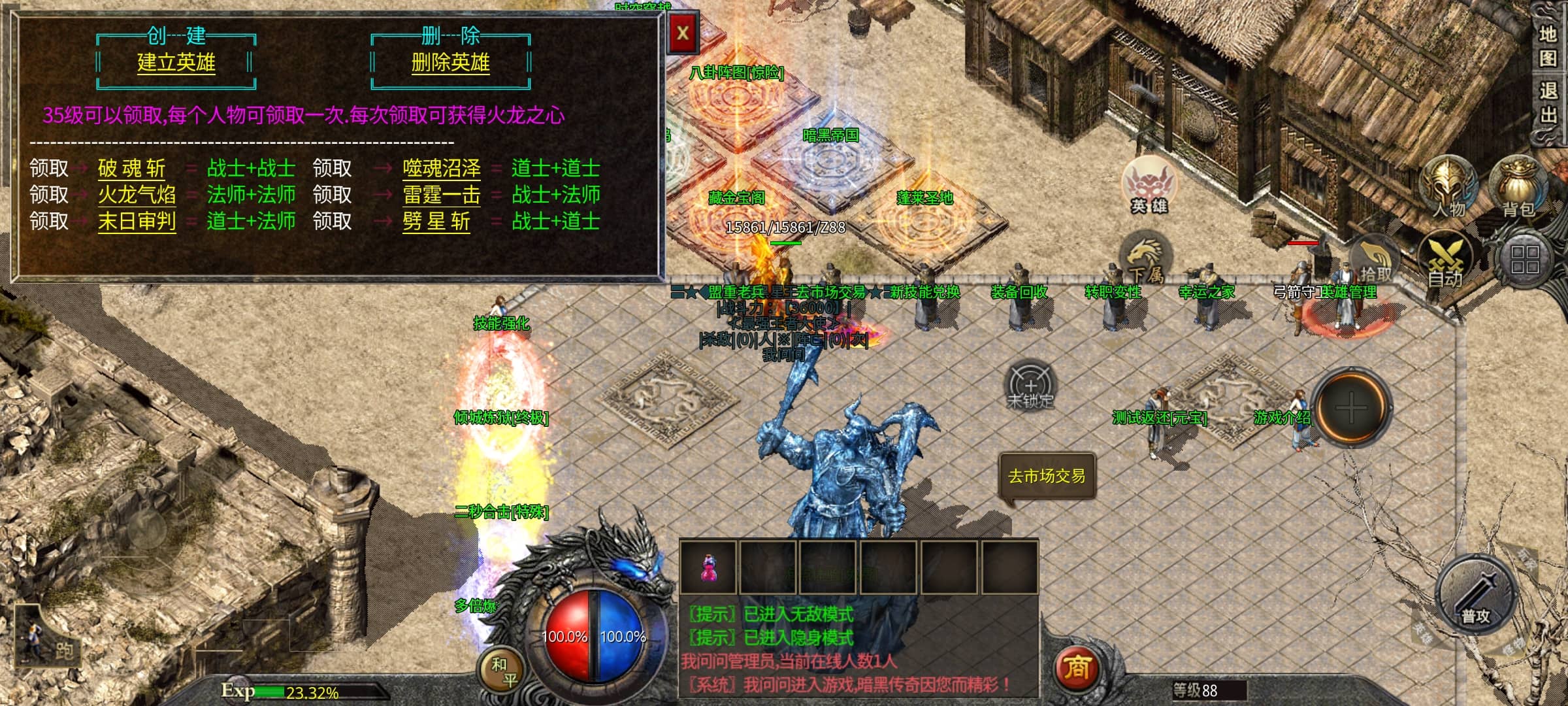Claim the 末日审判 combo skill

(x=137, y=222)
